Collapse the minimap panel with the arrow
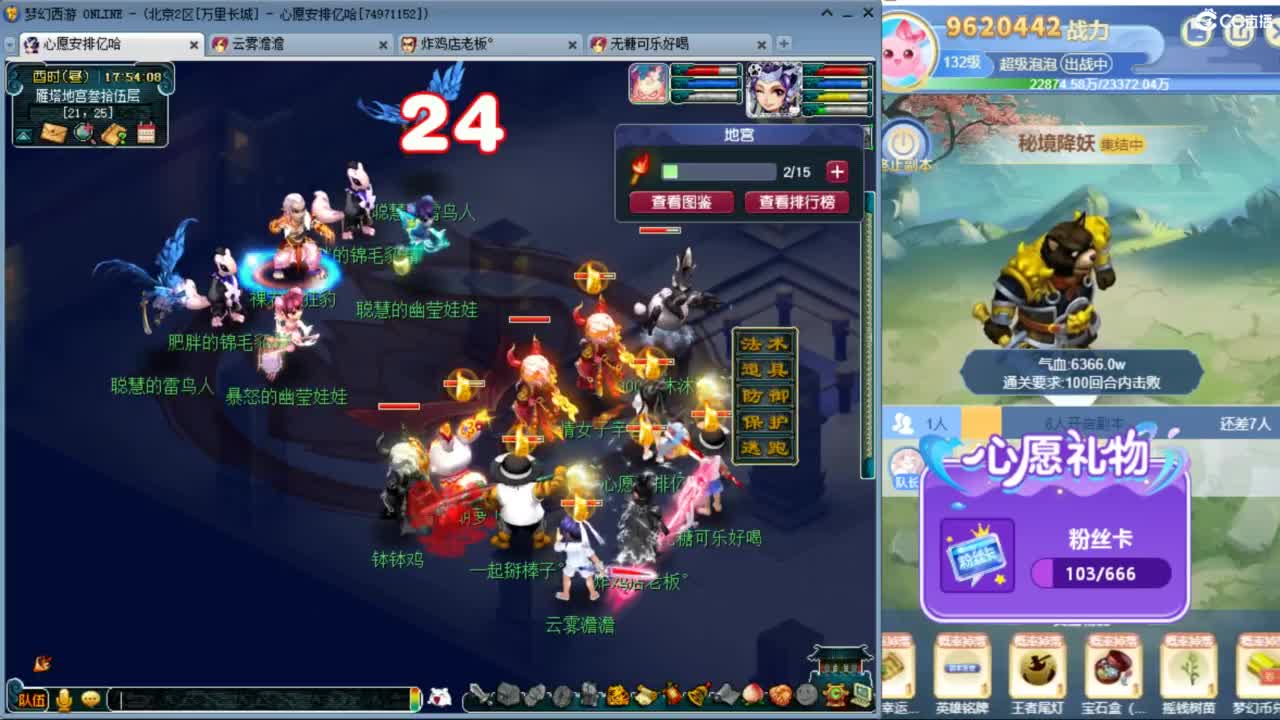 [x=23, y=135]
